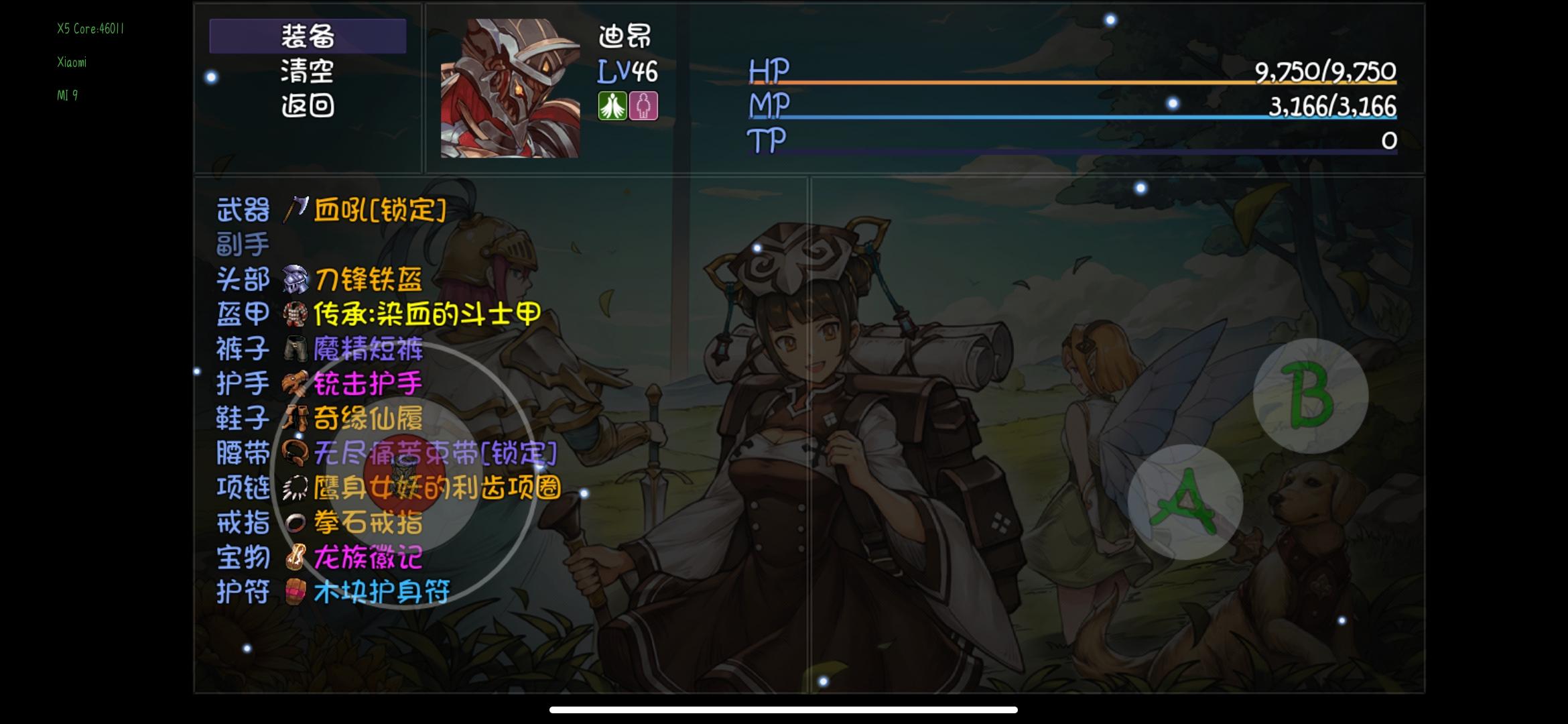1568x724 pixels.
Task: Open the 染血的斗士甲 armor icon
Action: [295, 315]
